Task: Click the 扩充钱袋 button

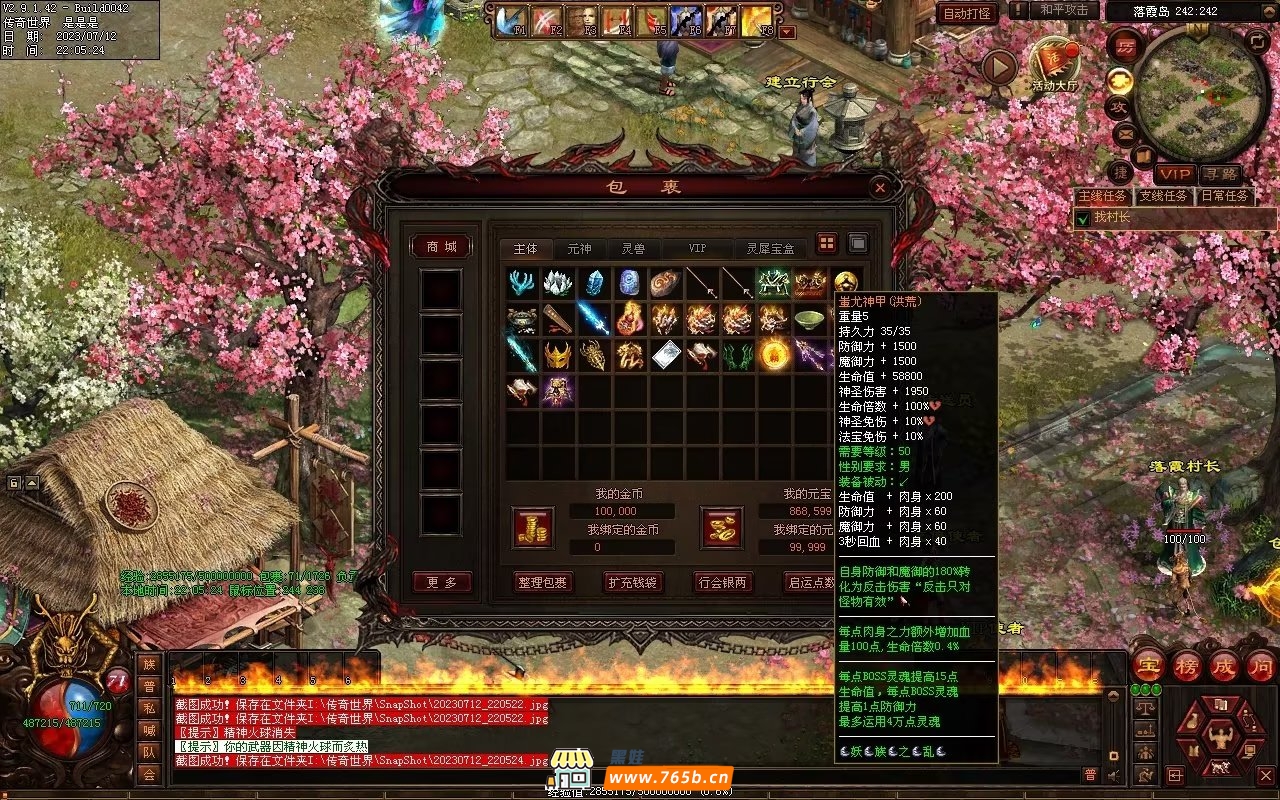Action: 633,582
